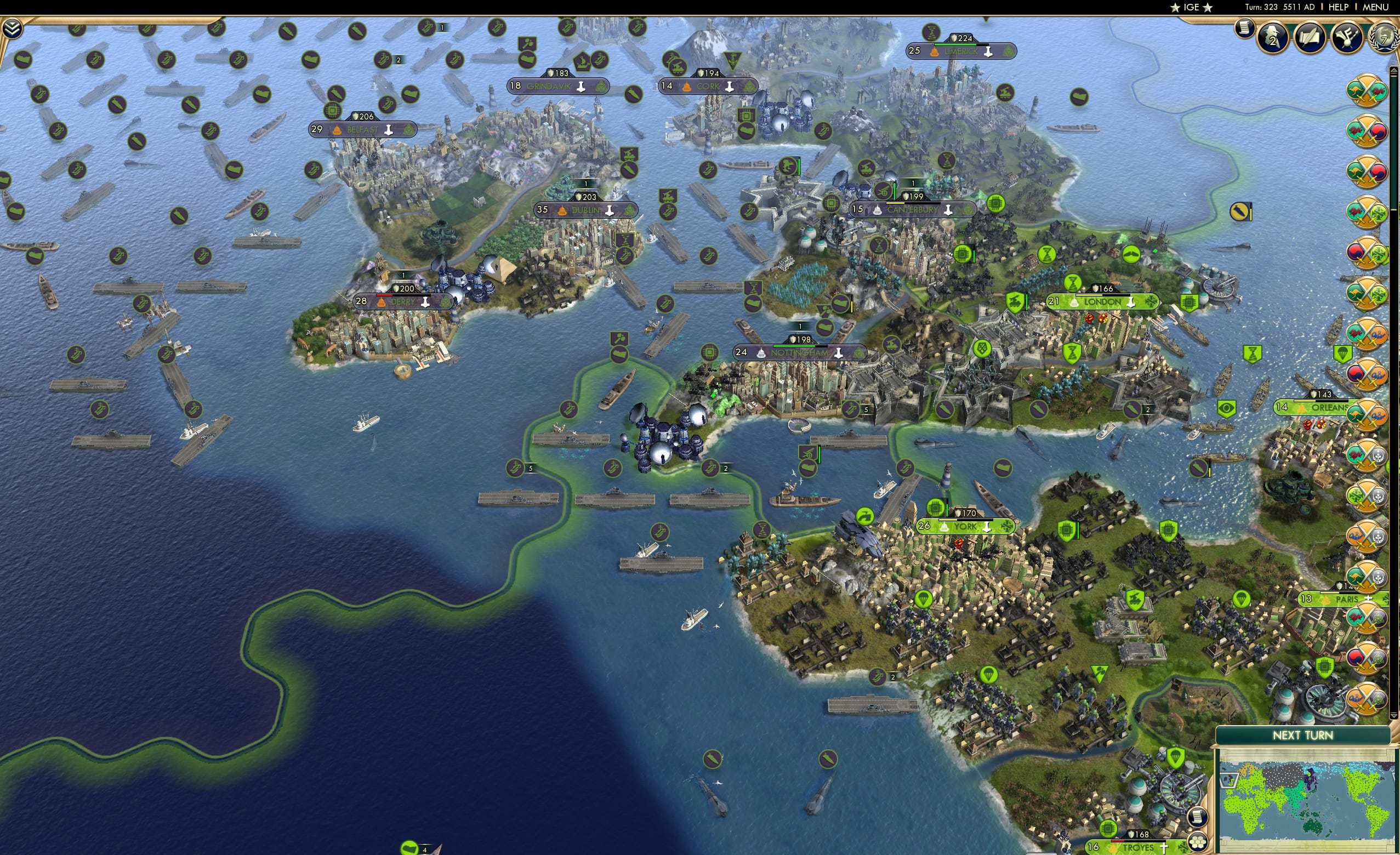Click the green parachute icon above Troyes
Image resolution: width=1400 pixels, height=855 pixels.
click(x=1176, y=758)
